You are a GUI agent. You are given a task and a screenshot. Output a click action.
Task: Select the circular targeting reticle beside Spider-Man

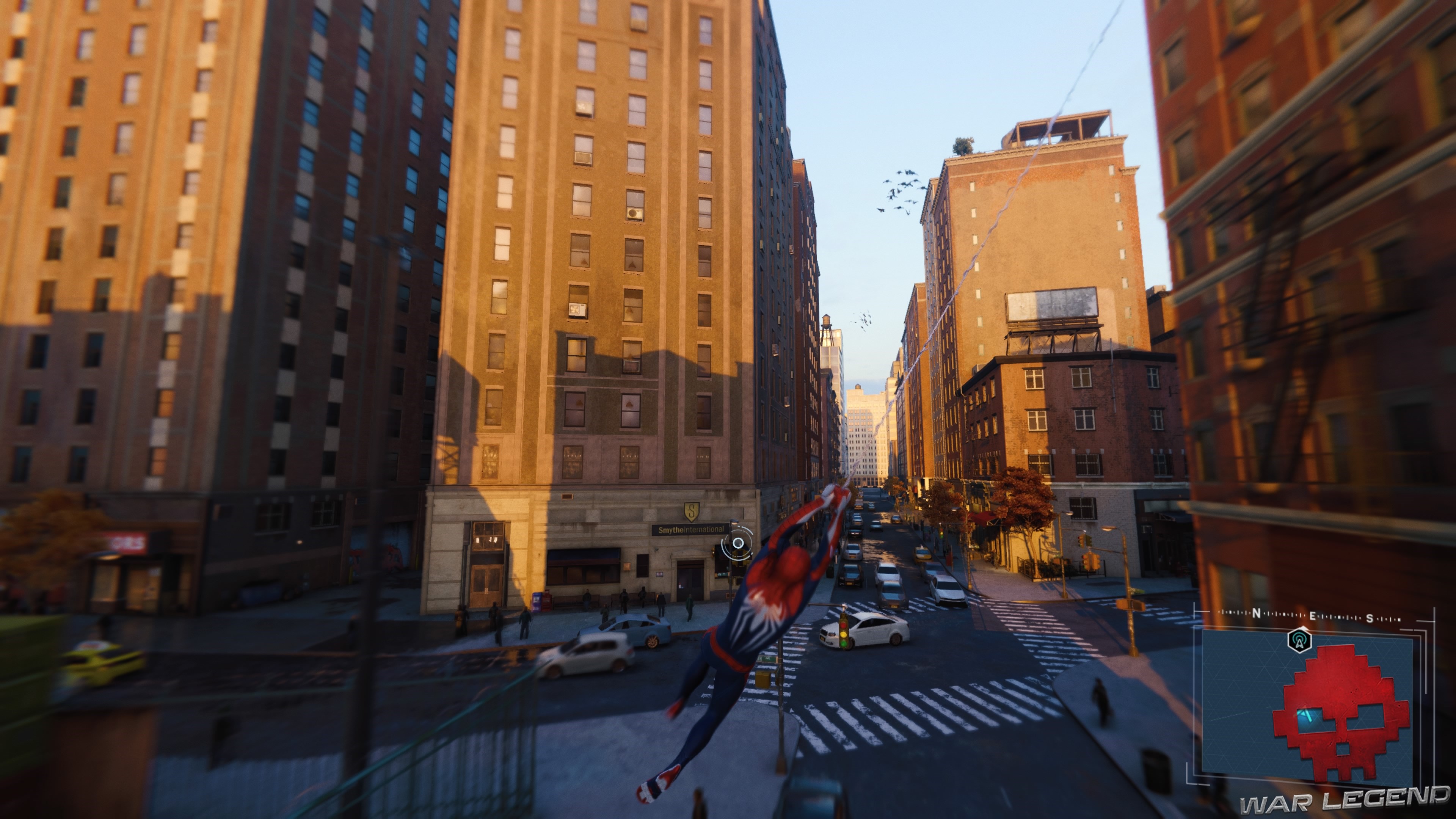(738, 544)
